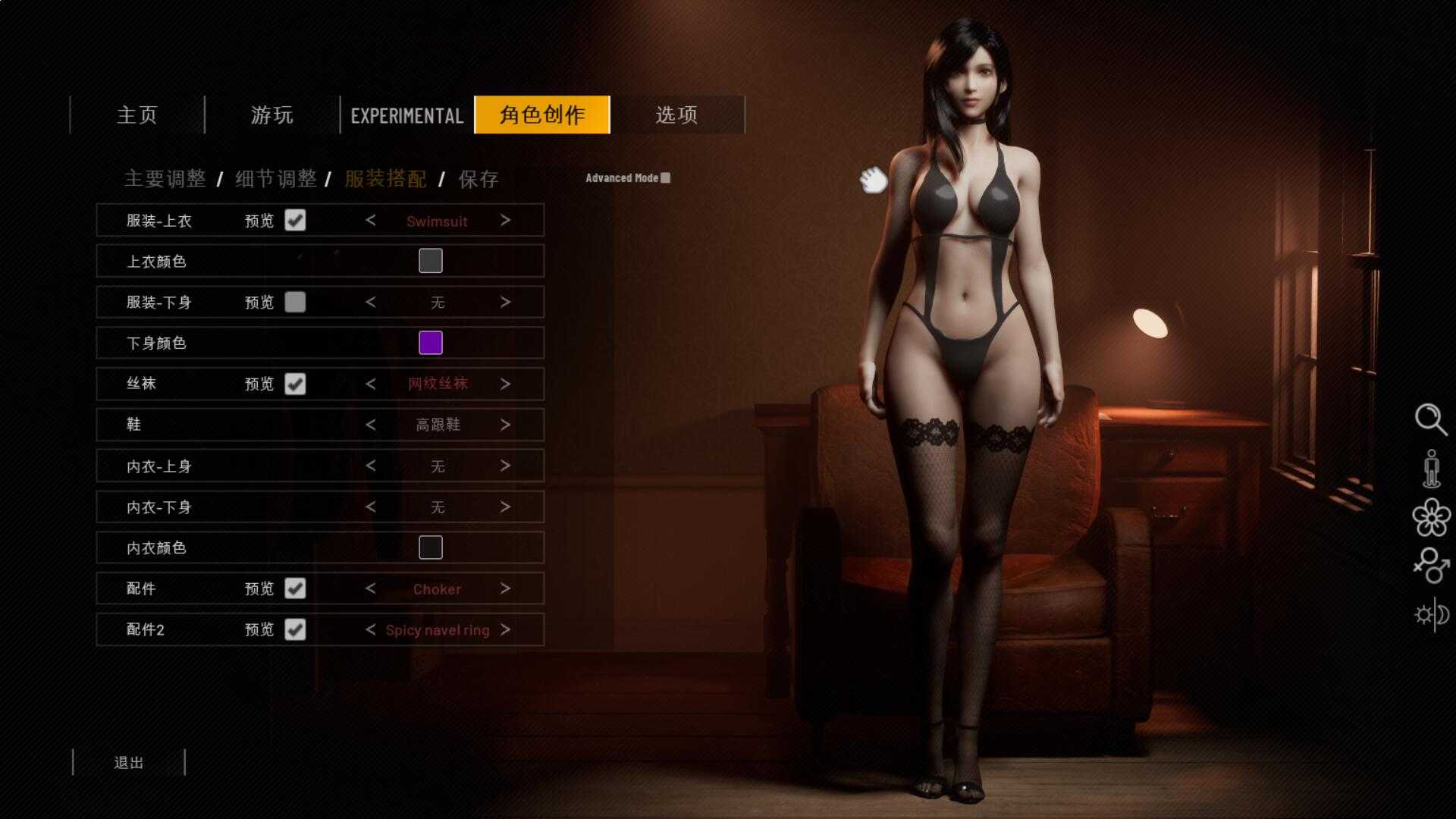Enable the 服装-下身 preview checkbox
The width and height of the screenshot is (1456, 819).
click(296, 302)
